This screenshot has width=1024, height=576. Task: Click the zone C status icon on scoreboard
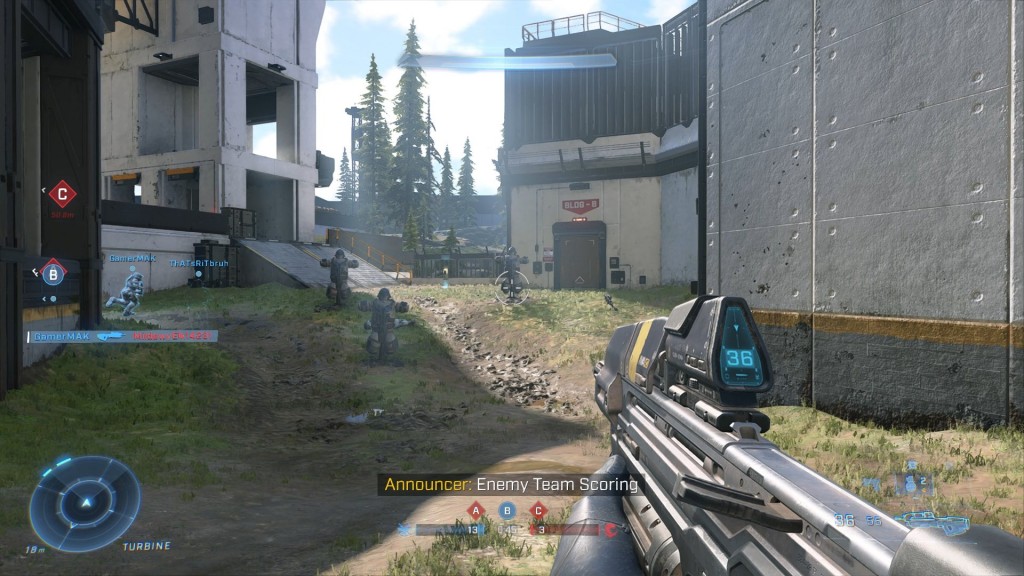(x=539, y=511)
